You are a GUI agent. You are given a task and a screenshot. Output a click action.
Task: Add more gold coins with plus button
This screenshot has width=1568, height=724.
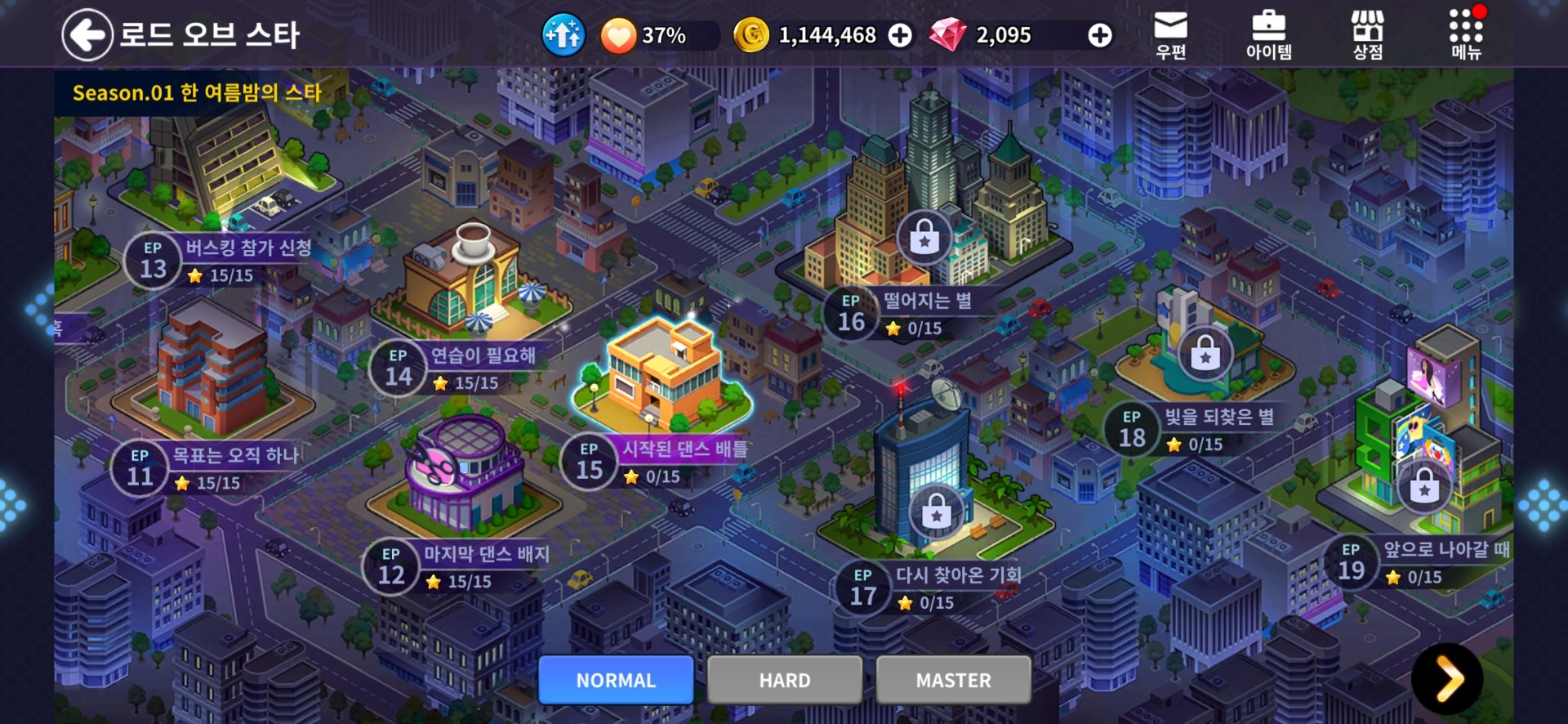900,35
